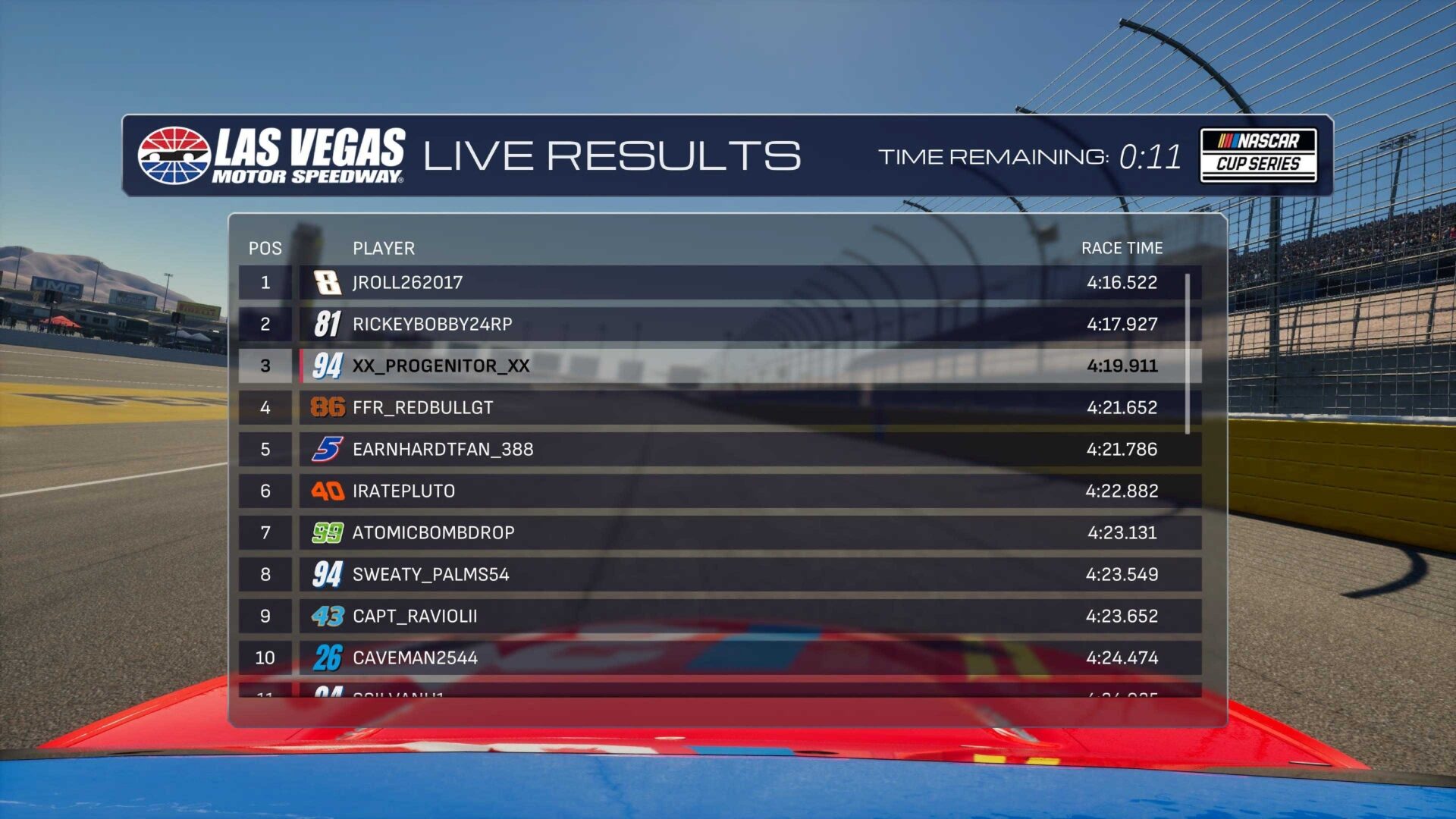Image resolution: width=1456 pixels, height=819 pixels.
Task: Select JROLL262017 in first place
Action: click(719, 283)
